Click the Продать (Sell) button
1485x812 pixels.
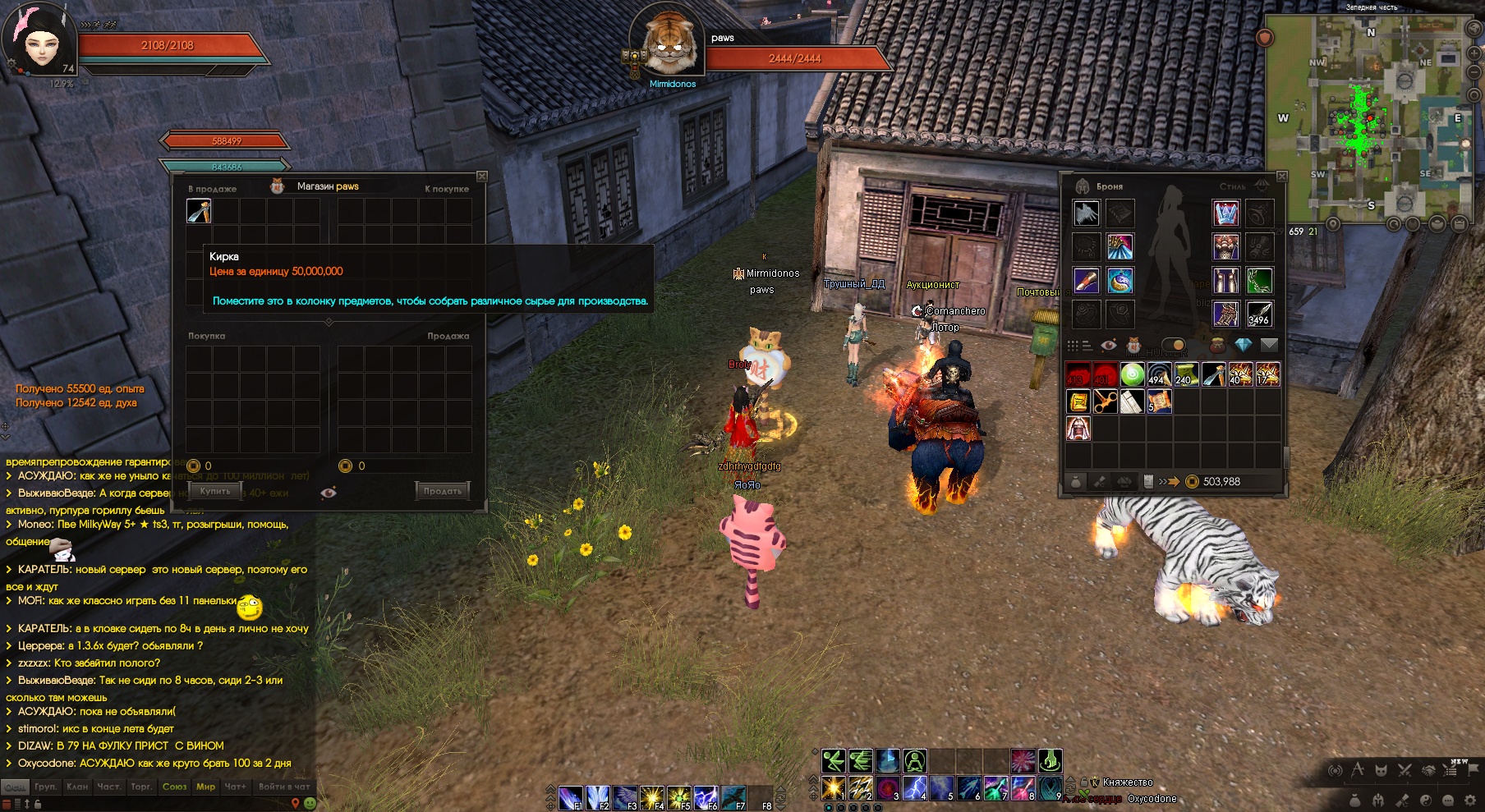[x=442, y=491]
